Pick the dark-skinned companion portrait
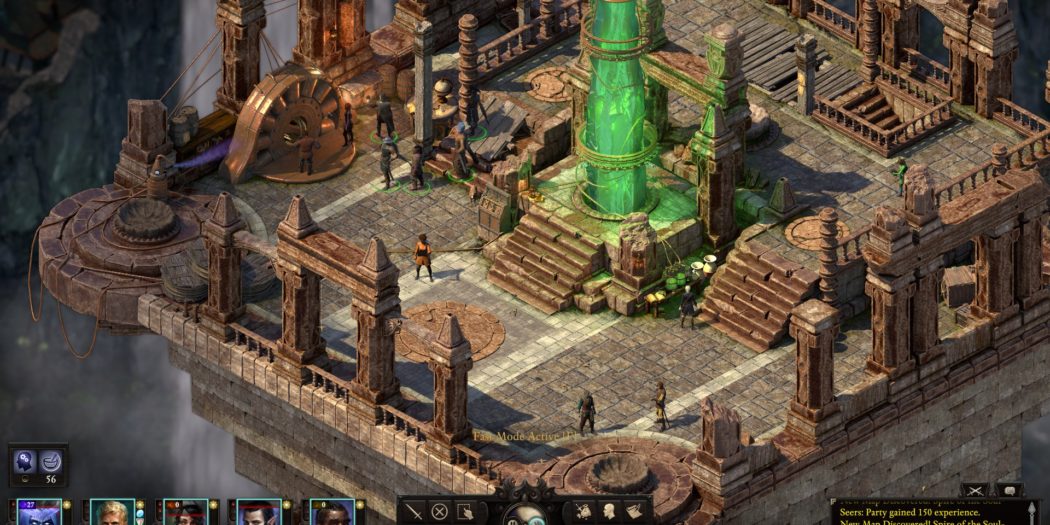 [331, 513]
